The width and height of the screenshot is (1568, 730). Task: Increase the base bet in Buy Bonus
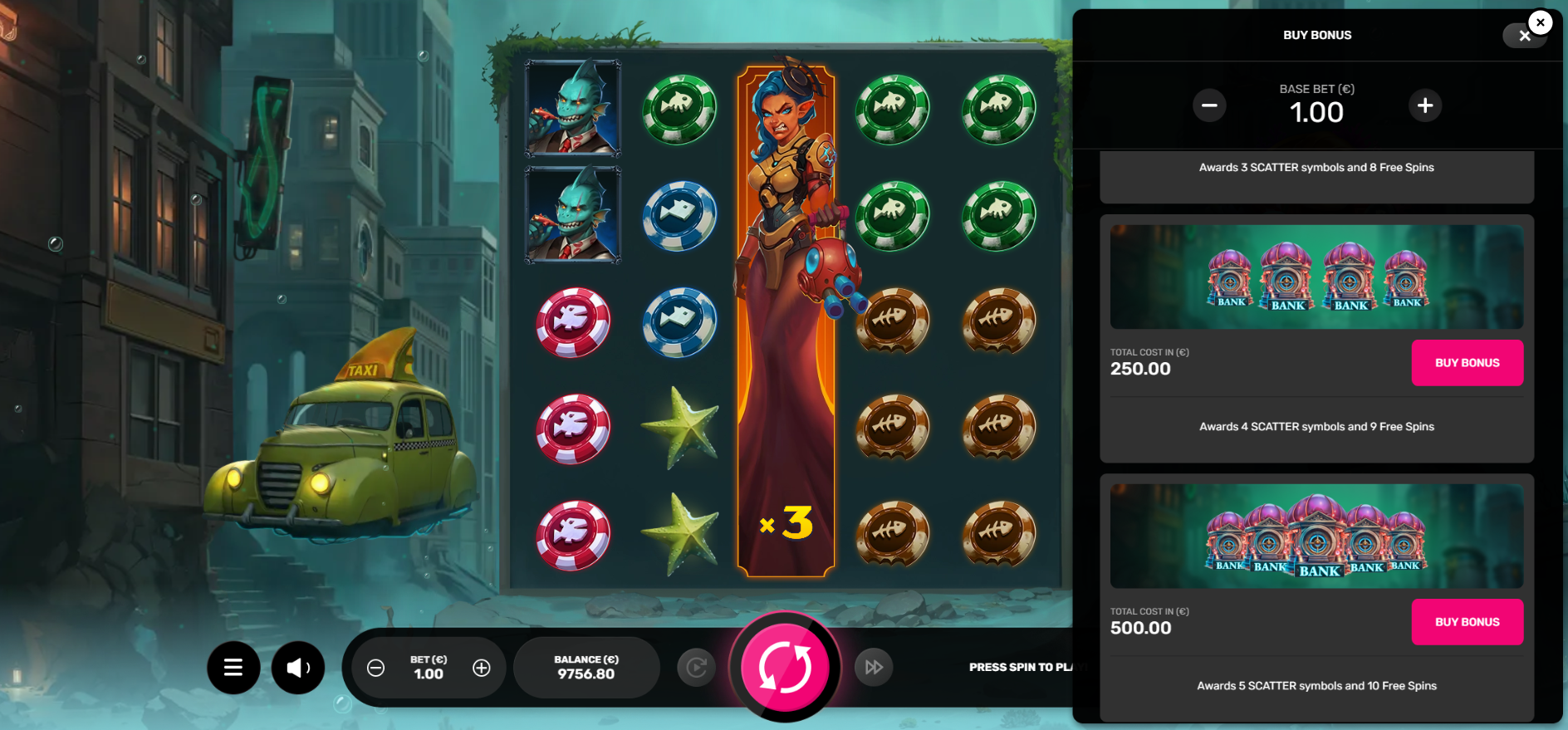point(1425,105)
